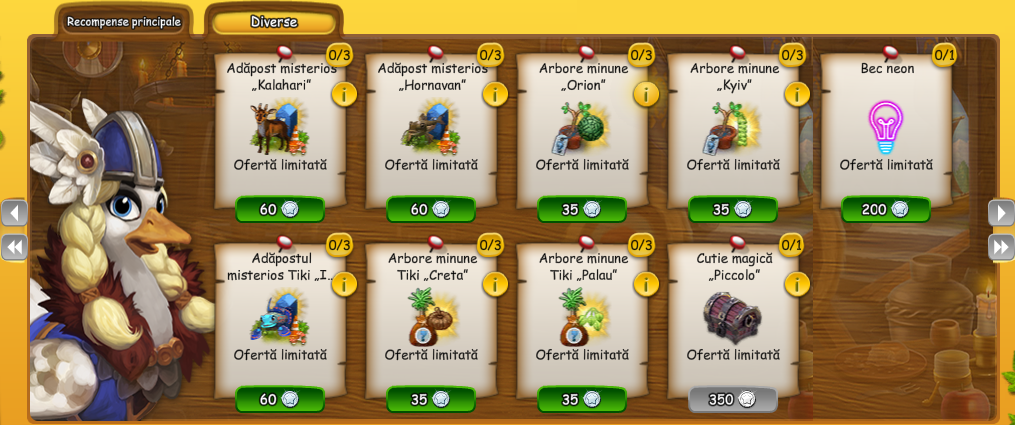Switch to the Recompense principale tab

(123, 21)
